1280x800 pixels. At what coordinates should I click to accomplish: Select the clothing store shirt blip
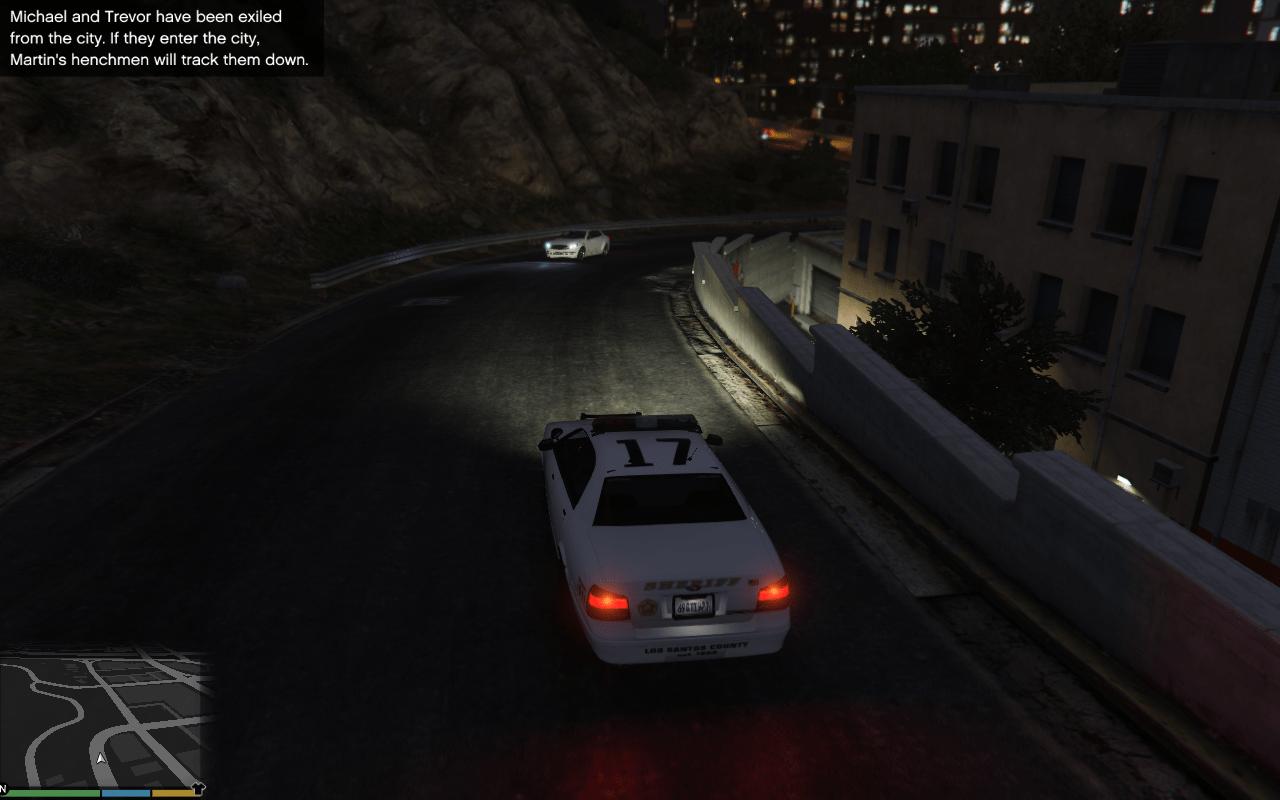[197, 789]
